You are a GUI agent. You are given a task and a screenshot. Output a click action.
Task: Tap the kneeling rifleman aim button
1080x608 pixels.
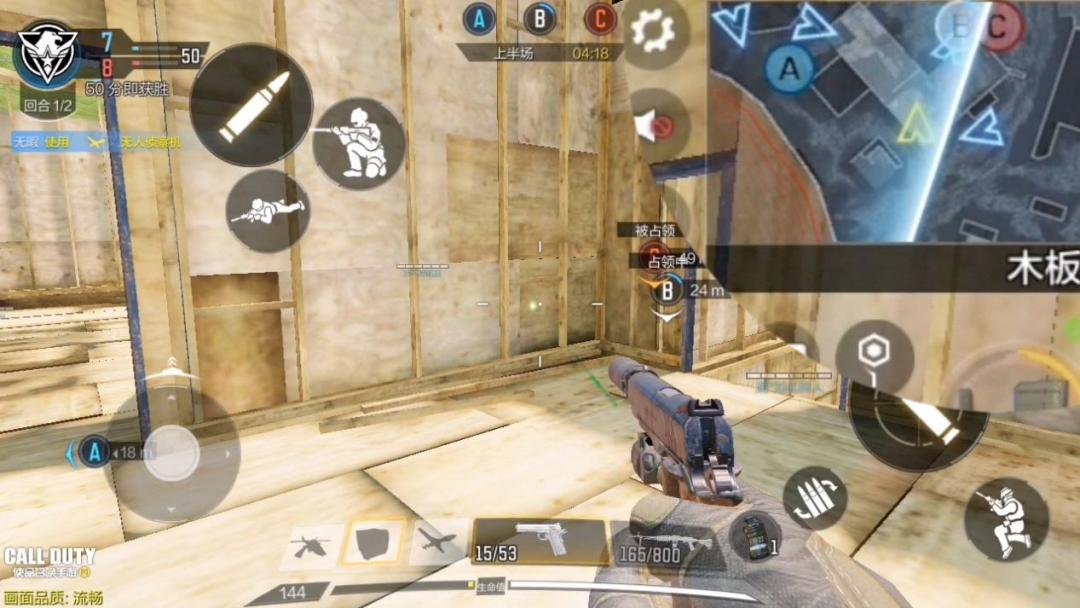click(358, 143)
